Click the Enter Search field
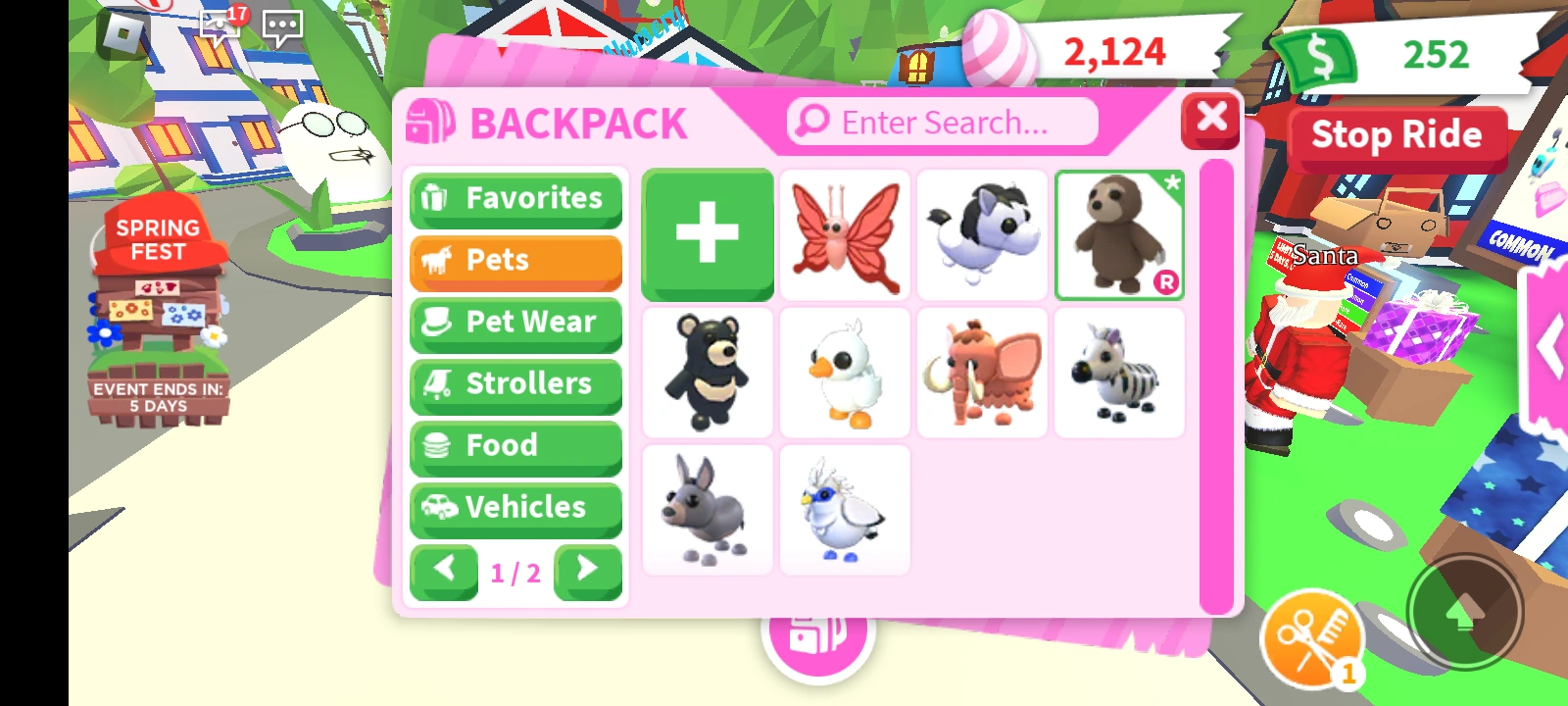The image size is (1568, 706). [x=941, y=122]
